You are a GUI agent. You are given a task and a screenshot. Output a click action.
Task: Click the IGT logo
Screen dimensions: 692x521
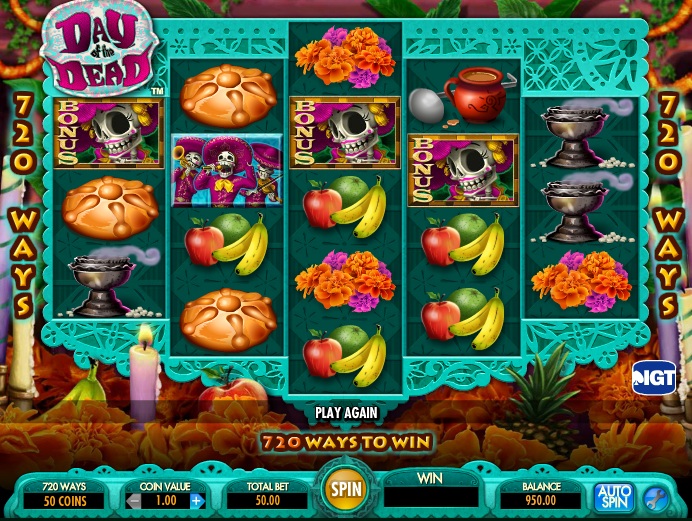[x=654, y=376]
